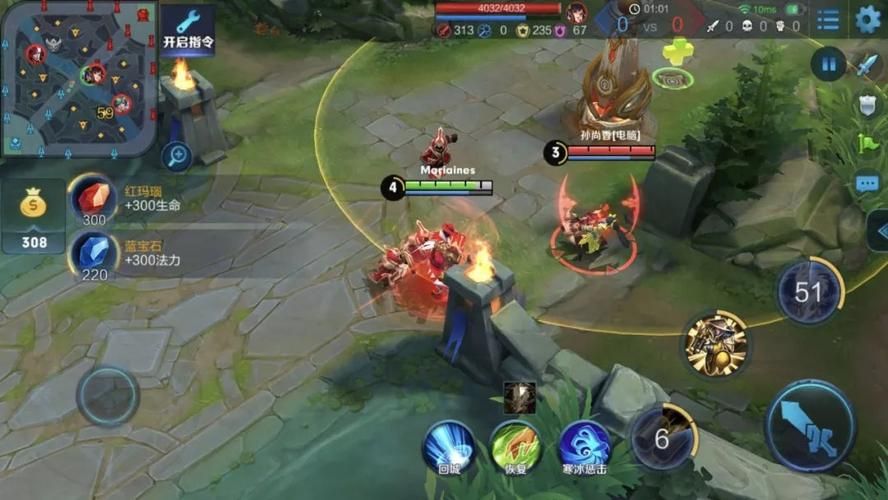Tap the minimap
888x500 pixels.
pyautogui.click(x=78, y=78)
